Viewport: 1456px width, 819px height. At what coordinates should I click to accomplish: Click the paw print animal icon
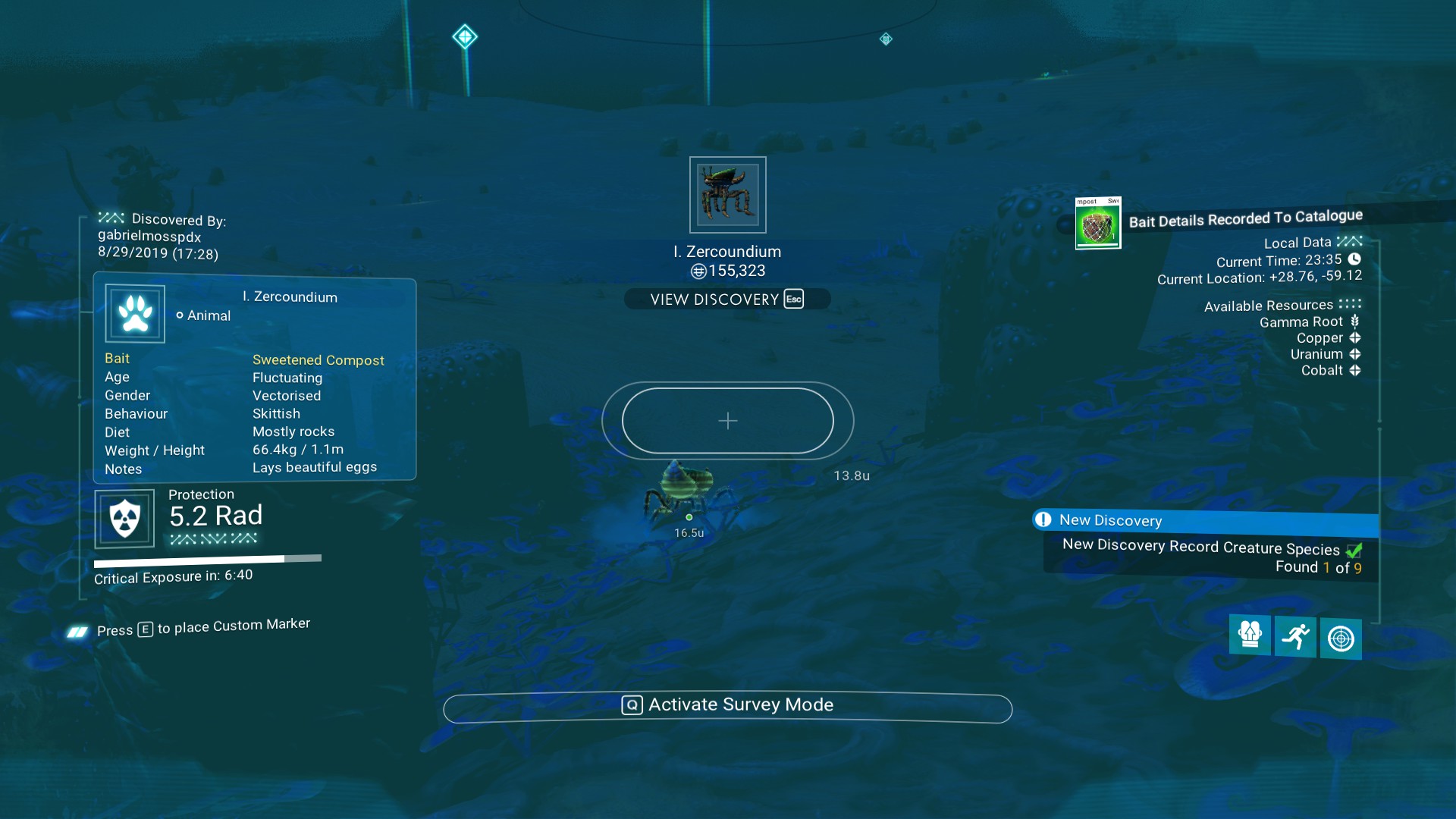point(135,313)
